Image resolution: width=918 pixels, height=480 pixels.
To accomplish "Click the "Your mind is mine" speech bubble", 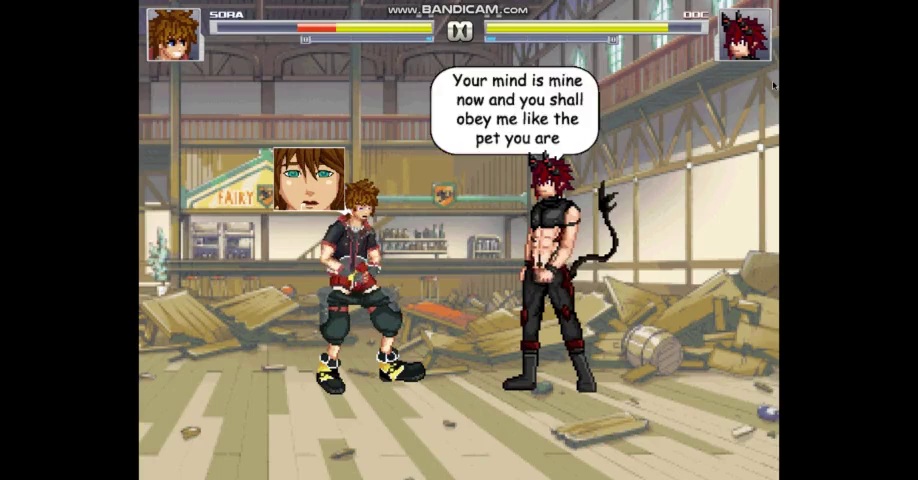I will [x=514, y=110].
